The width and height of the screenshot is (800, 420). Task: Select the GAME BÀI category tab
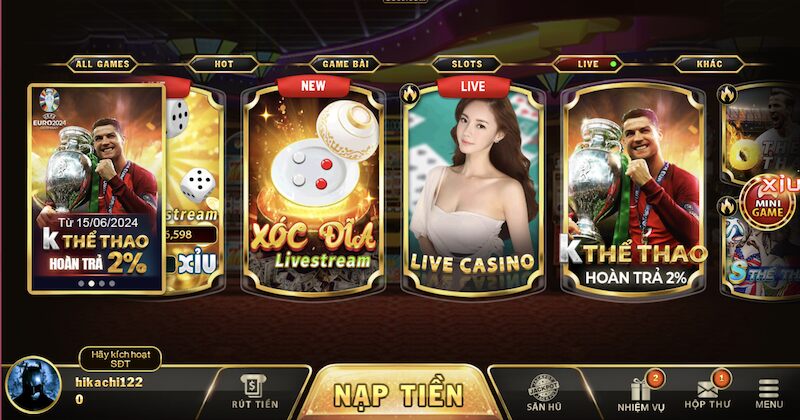pyautogui.click(x=346, y=64)
